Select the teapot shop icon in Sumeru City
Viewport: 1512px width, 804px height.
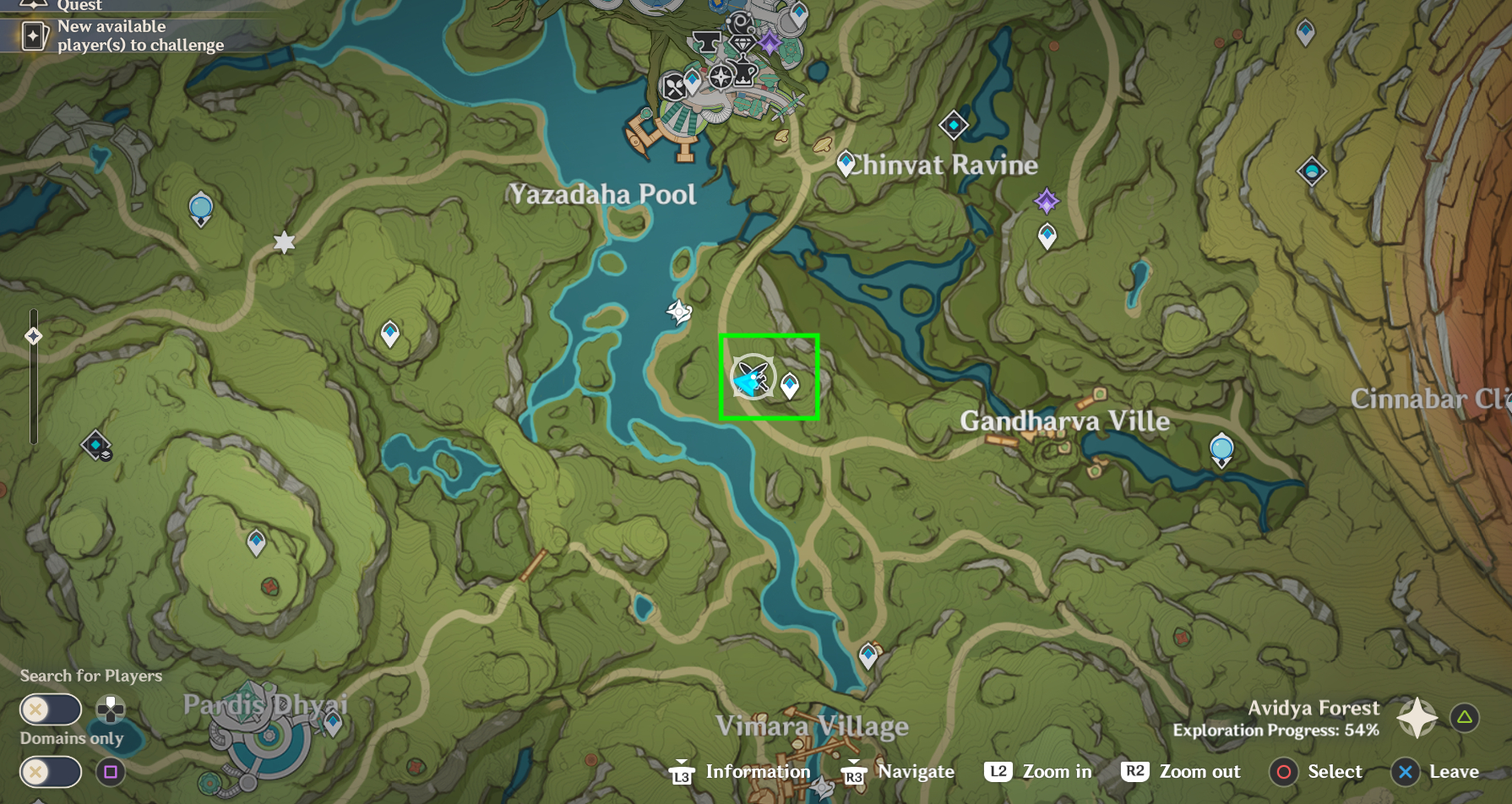743,72
